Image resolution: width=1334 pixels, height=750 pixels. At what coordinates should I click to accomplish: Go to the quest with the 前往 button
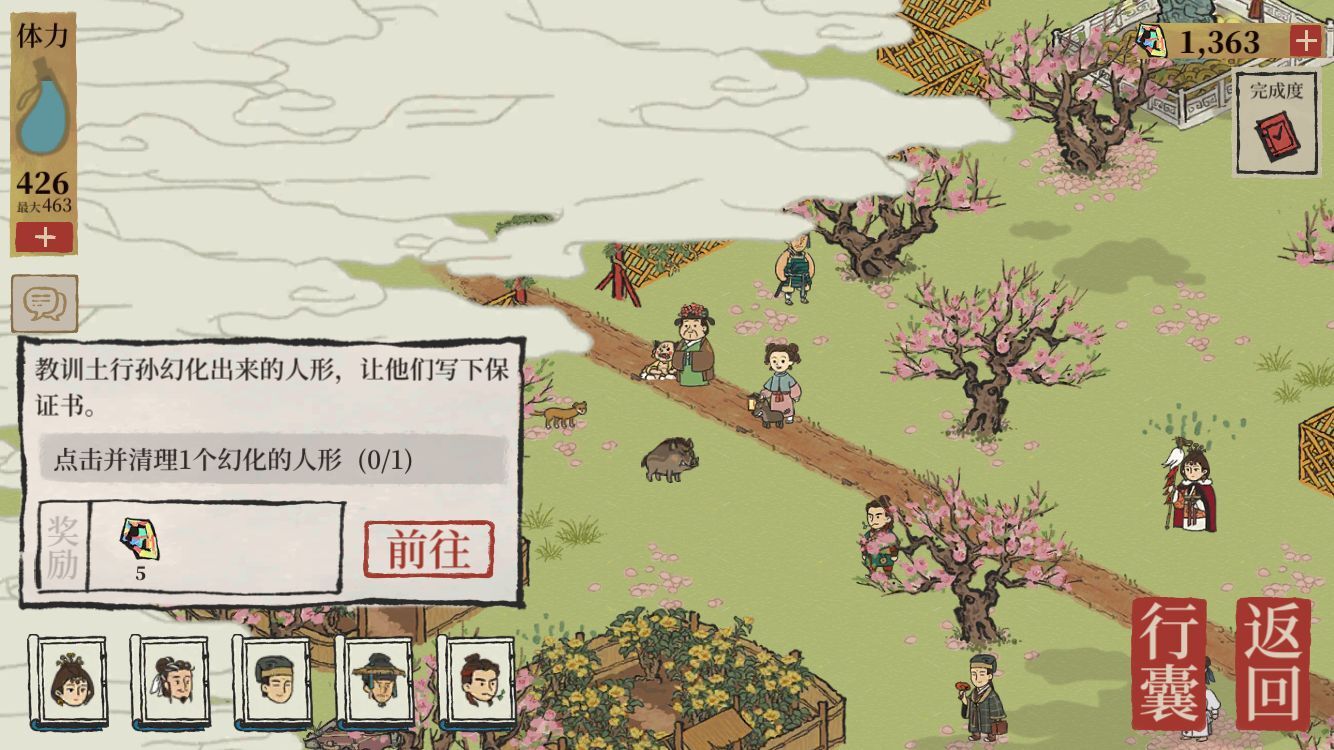coord(428,549)
